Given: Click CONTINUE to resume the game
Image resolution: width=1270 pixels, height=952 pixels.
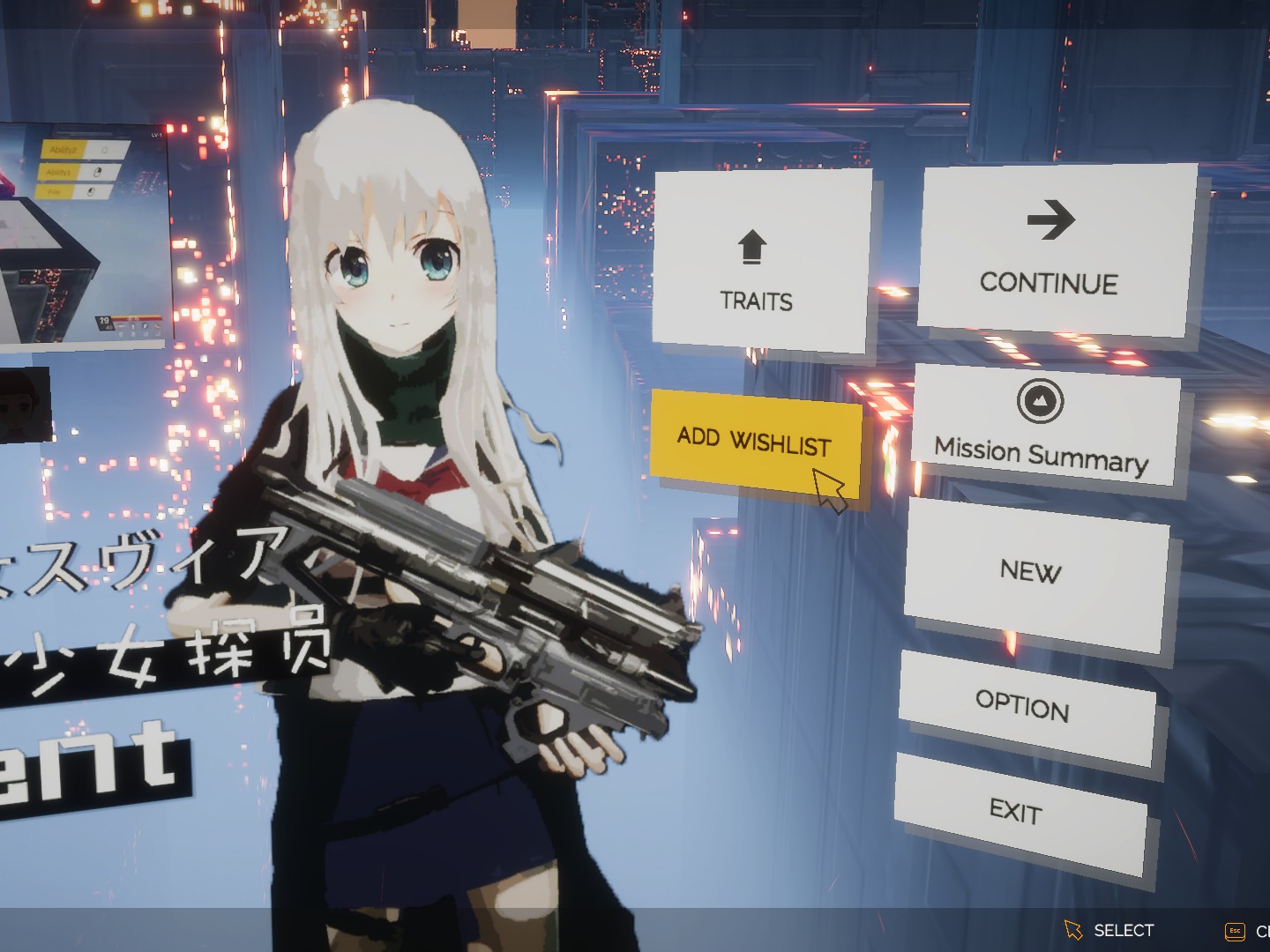Looking at the screenshot, I should click(x=1050, y=284).
